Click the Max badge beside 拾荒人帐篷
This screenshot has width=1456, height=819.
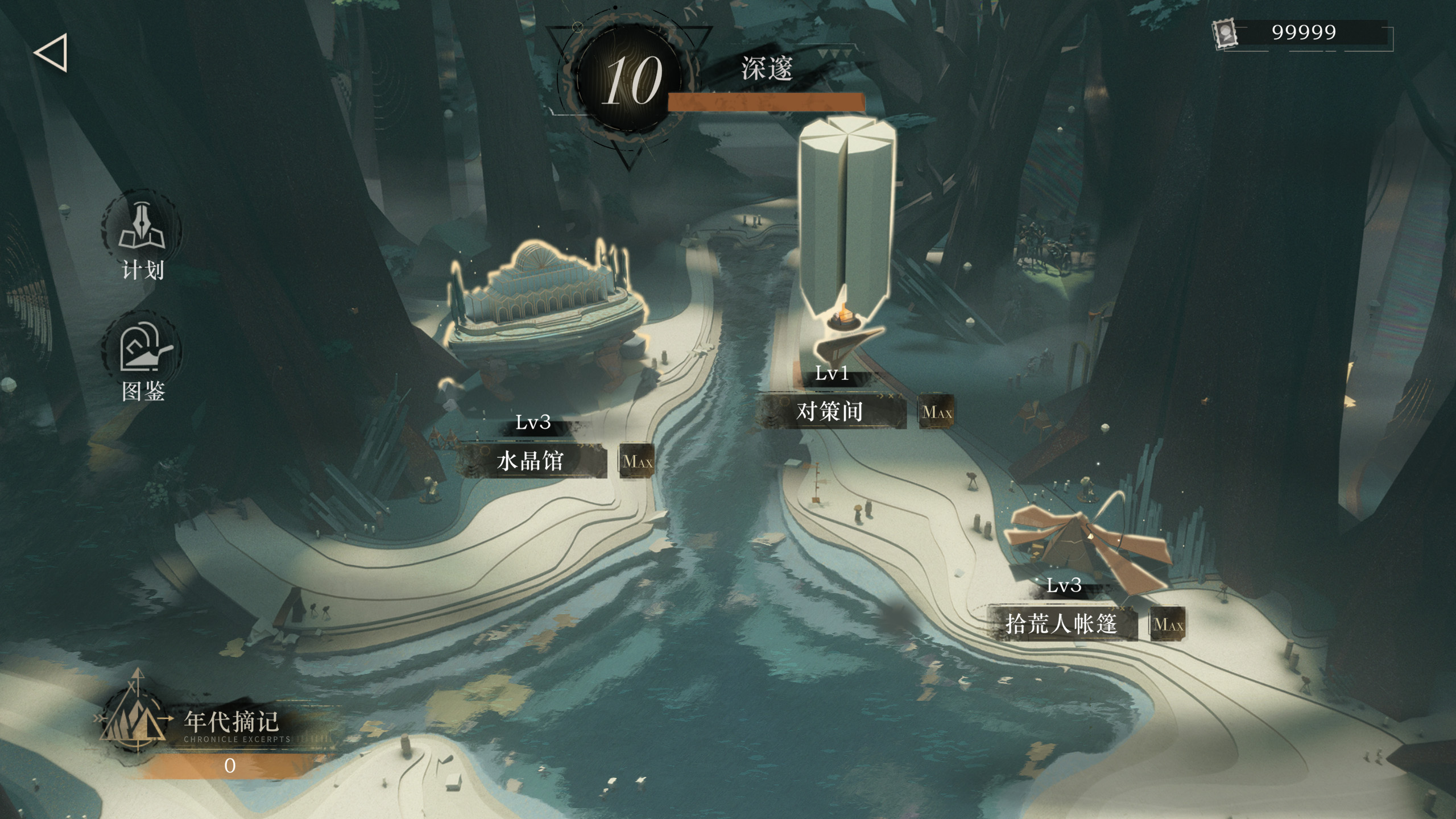click(x=1168, y=624)
